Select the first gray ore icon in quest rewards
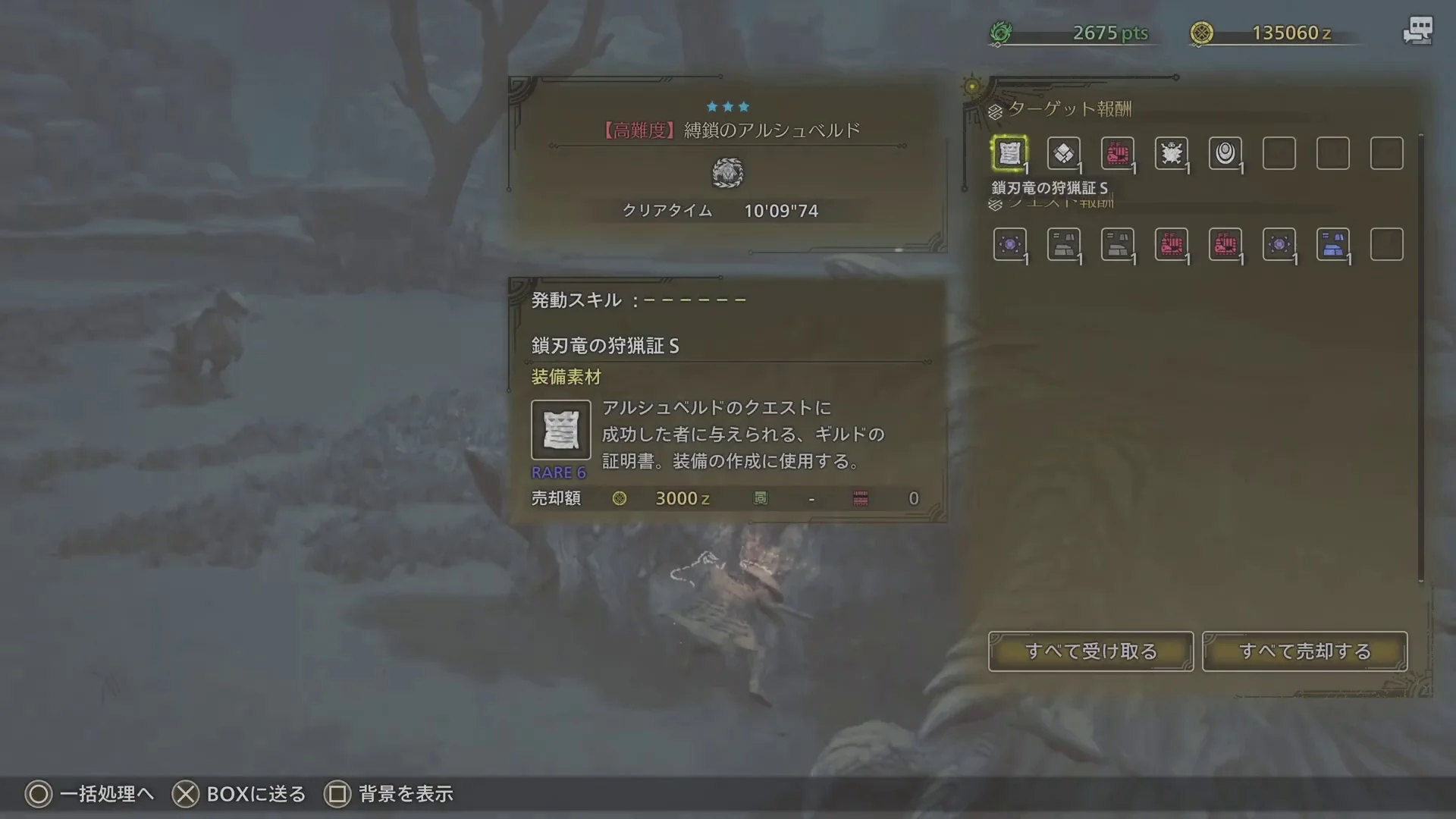This screenshot has width=1456, height=819. (x=1064, y=243)
